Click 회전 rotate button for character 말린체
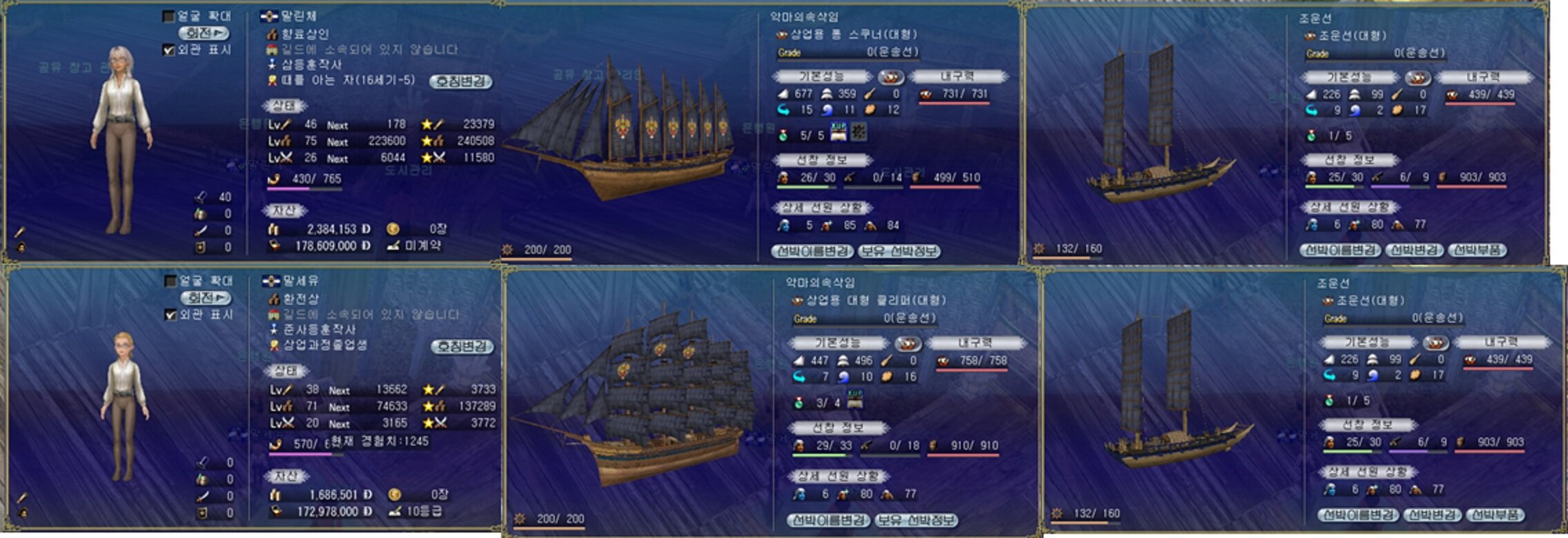Viewport: 1568px width, 538px height. pyautogui.click(x=204, y=33)
